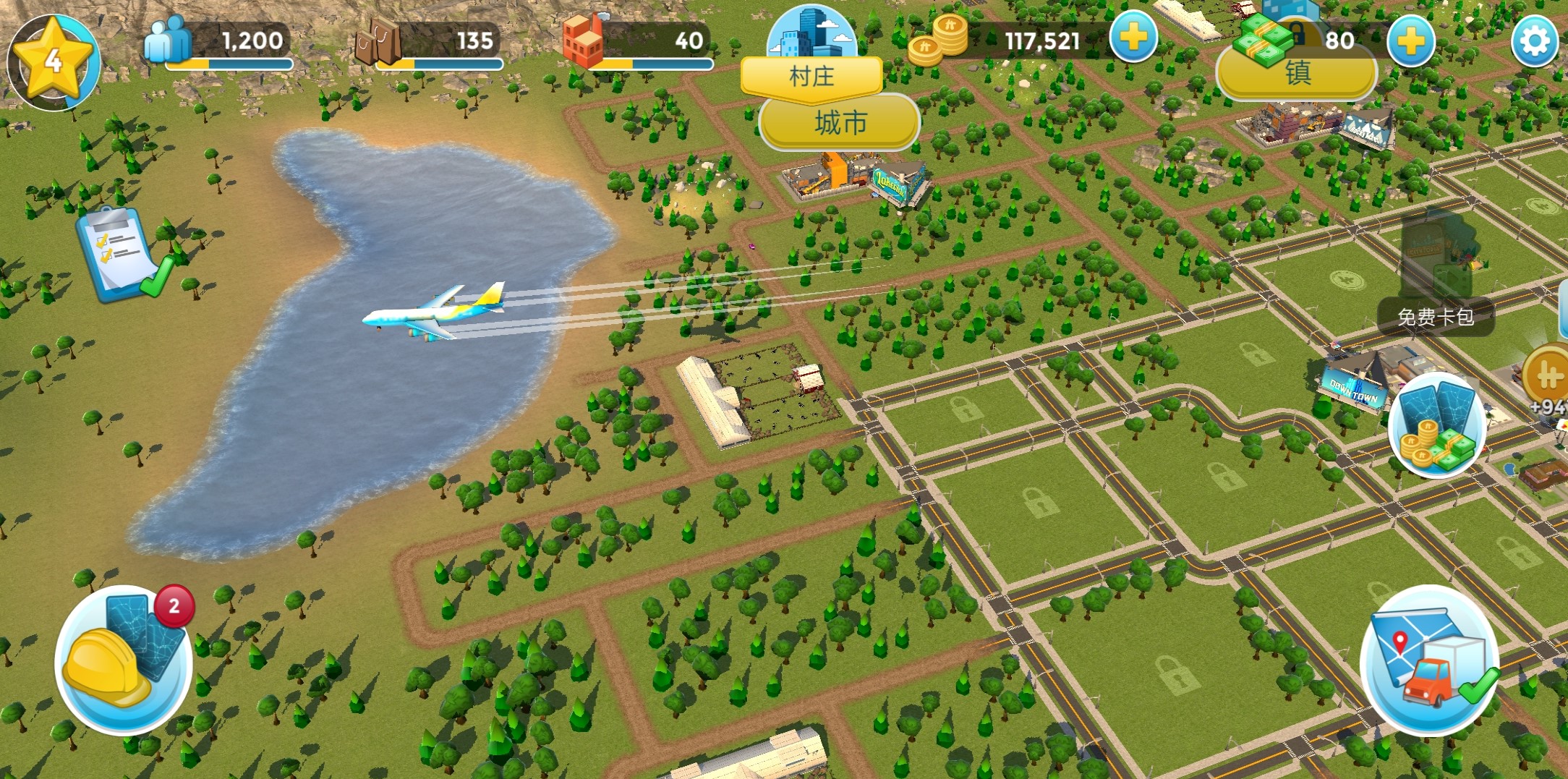Open the settings gear icon
The image size is (1568, 779).
(x=1535, y=41)
